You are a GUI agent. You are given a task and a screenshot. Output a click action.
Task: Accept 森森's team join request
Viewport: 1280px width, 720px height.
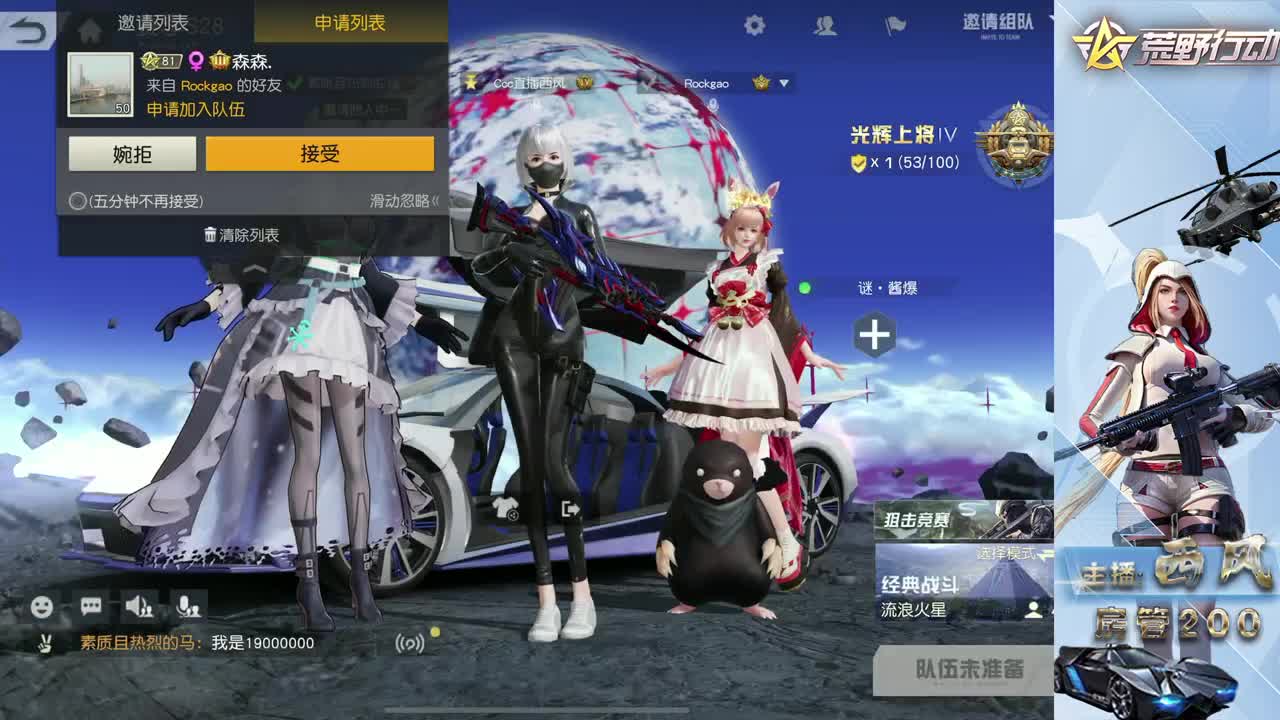[322, 153]
